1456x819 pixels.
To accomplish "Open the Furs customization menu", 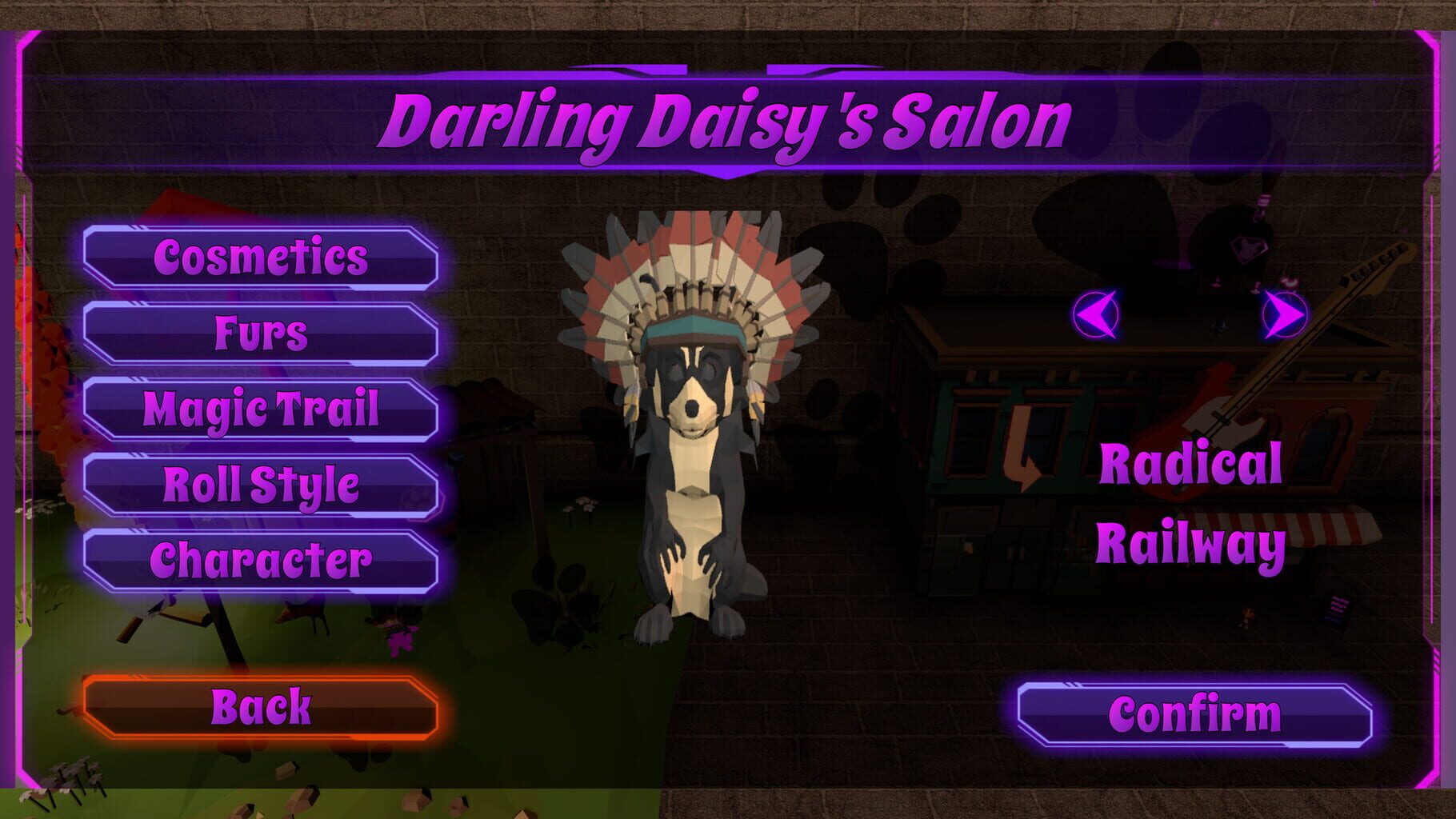I will [x=262, y=334].
